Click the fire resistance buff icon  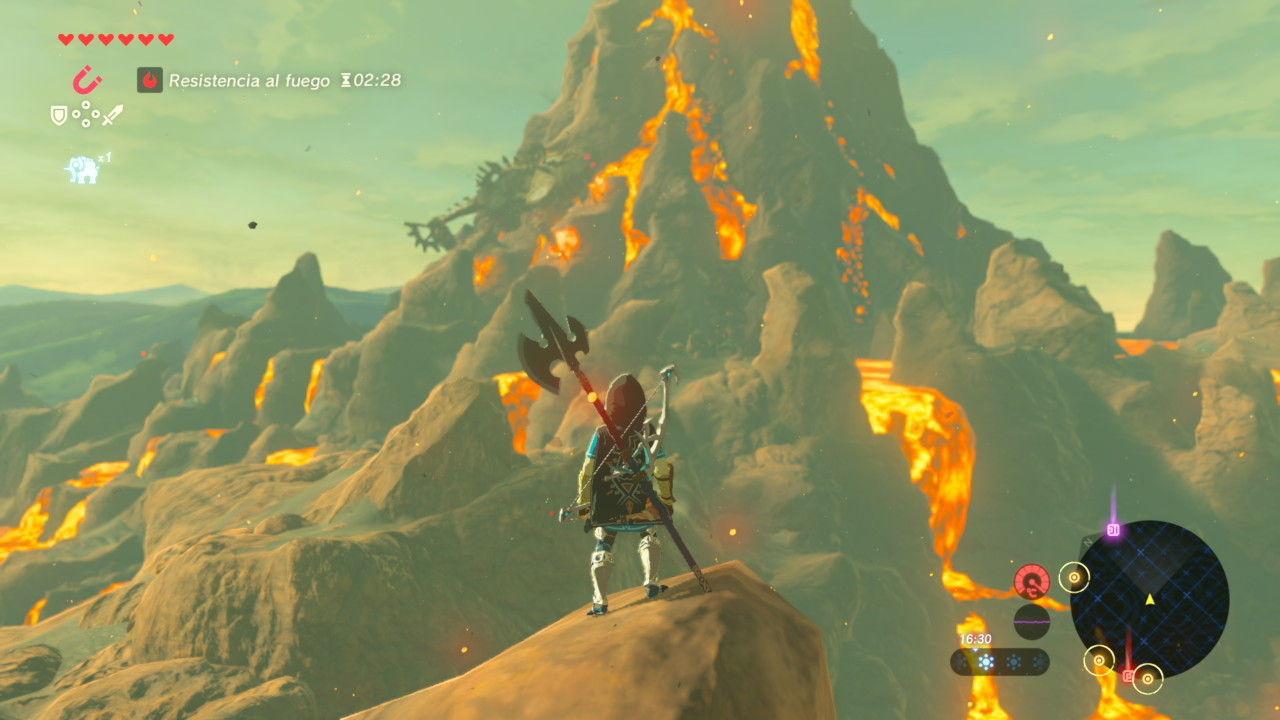[x=150, y=78]
